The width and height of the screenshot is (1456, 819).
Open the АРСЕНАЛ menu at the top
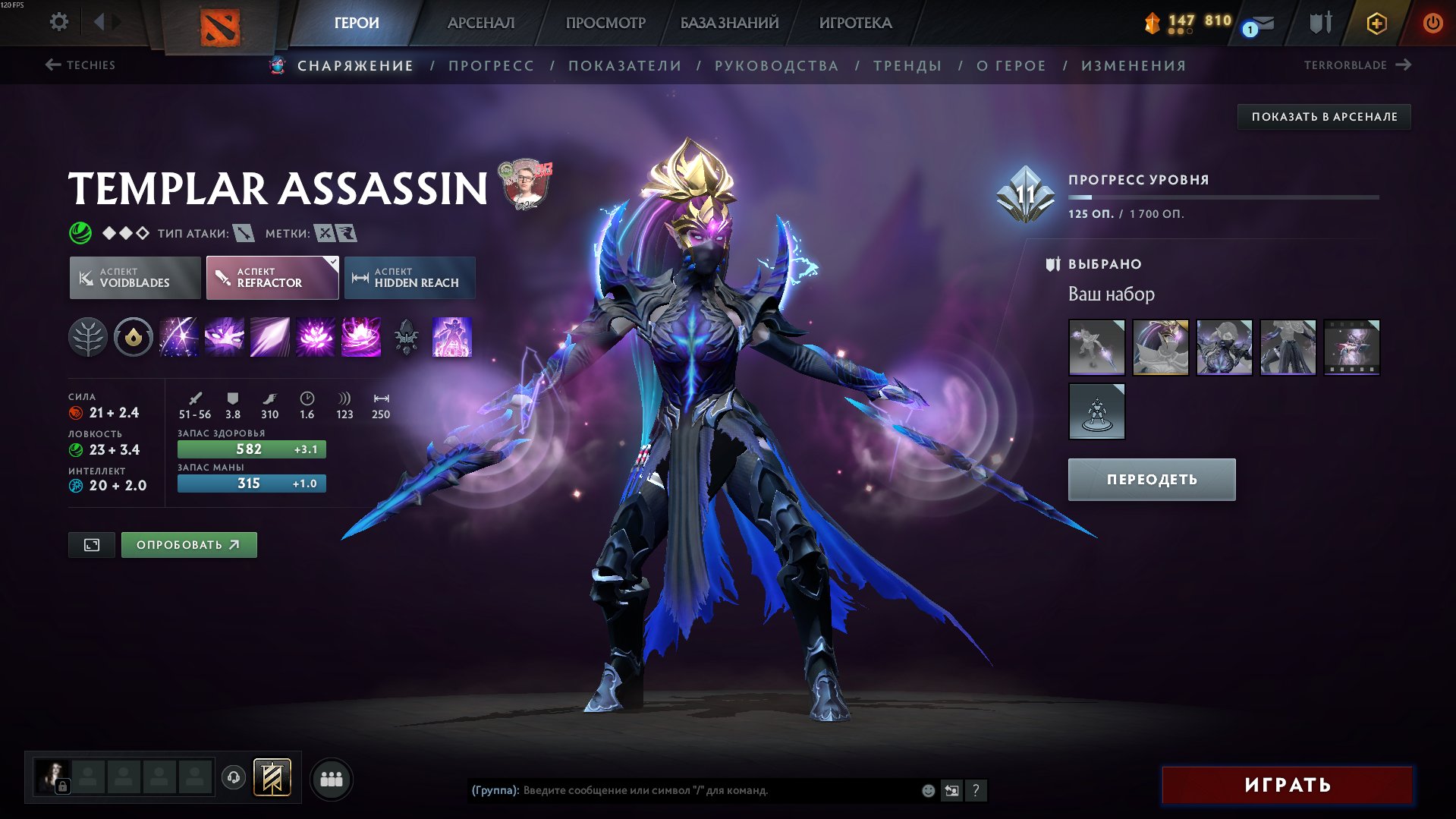coord(480,23)
